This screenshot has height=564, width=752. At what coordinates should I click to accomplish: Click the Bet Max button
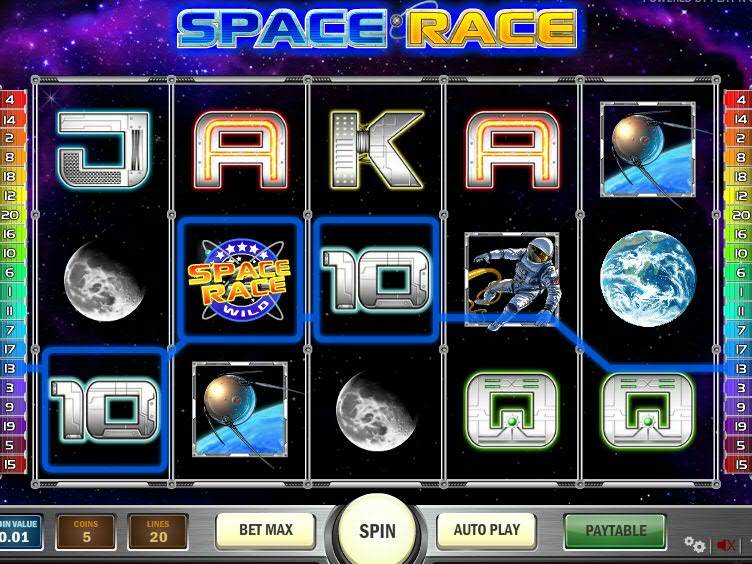point(265,530)
